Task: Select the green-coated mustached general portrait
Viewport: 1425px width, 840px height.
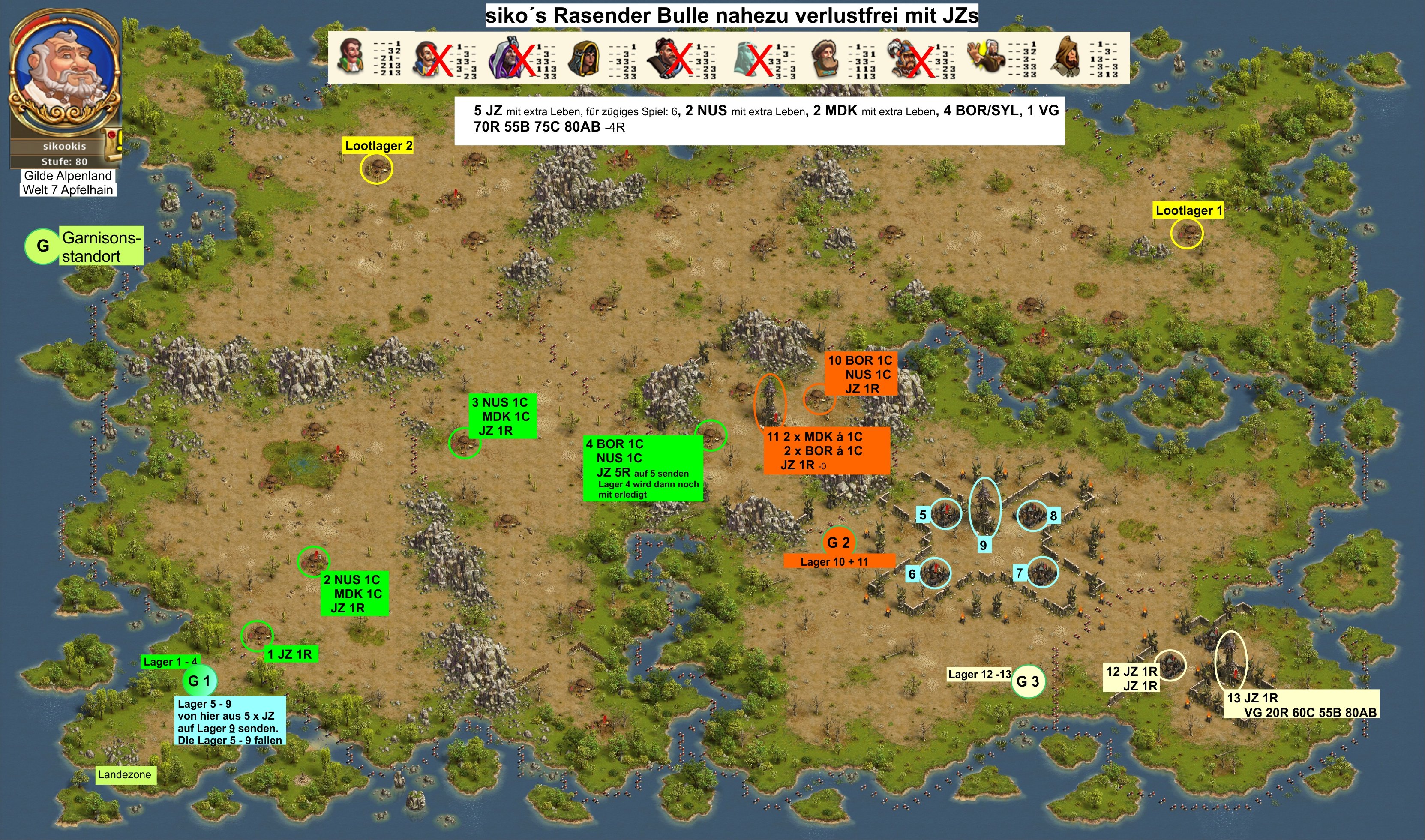Action: pyautogui.click(x=351, y=57)
